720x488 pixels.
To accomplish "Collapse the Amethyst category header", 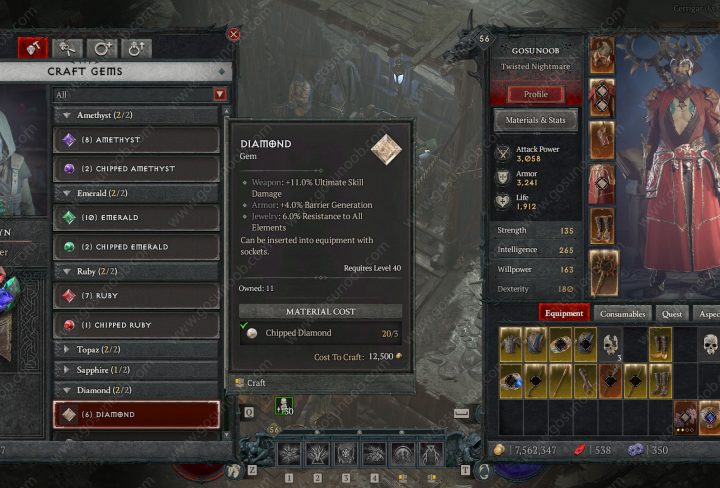I will pos(135,115).
